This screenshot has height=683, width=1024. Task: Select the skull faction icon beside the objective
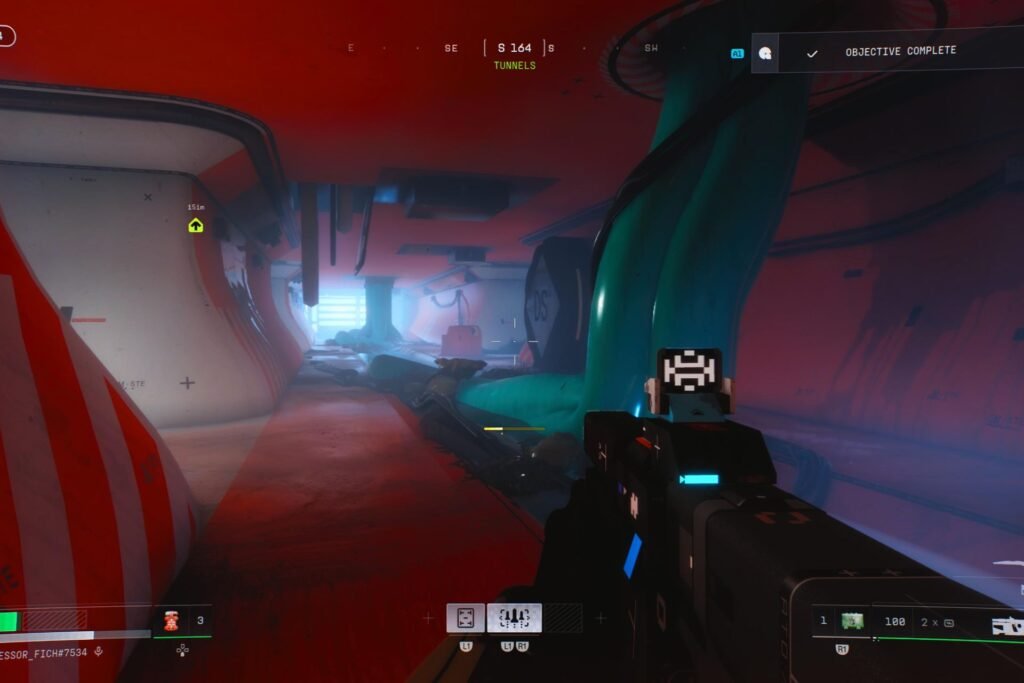(765, 53)
